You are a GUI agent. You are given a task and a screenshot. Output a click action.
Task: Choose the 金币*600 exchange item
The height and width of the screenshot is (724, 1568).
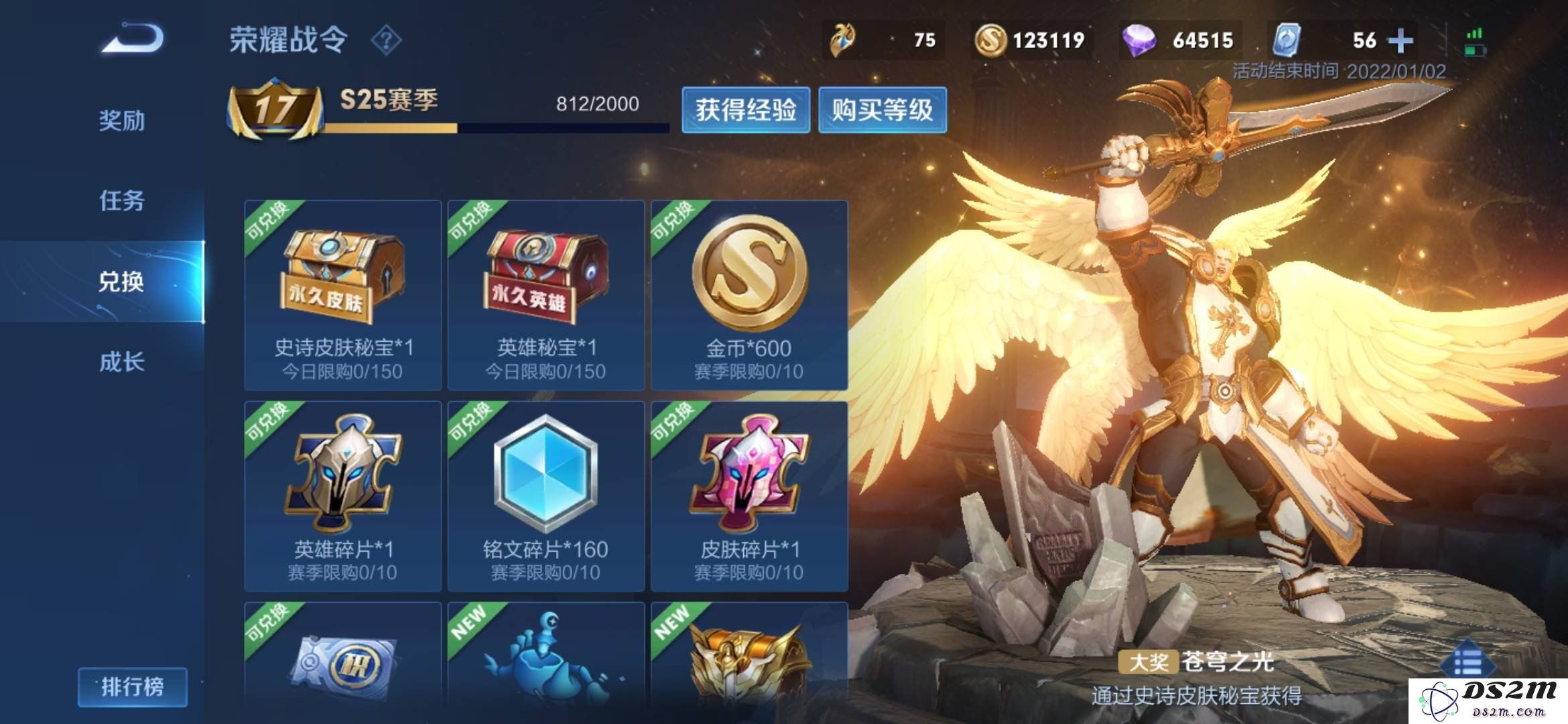[x=749, y=295]
